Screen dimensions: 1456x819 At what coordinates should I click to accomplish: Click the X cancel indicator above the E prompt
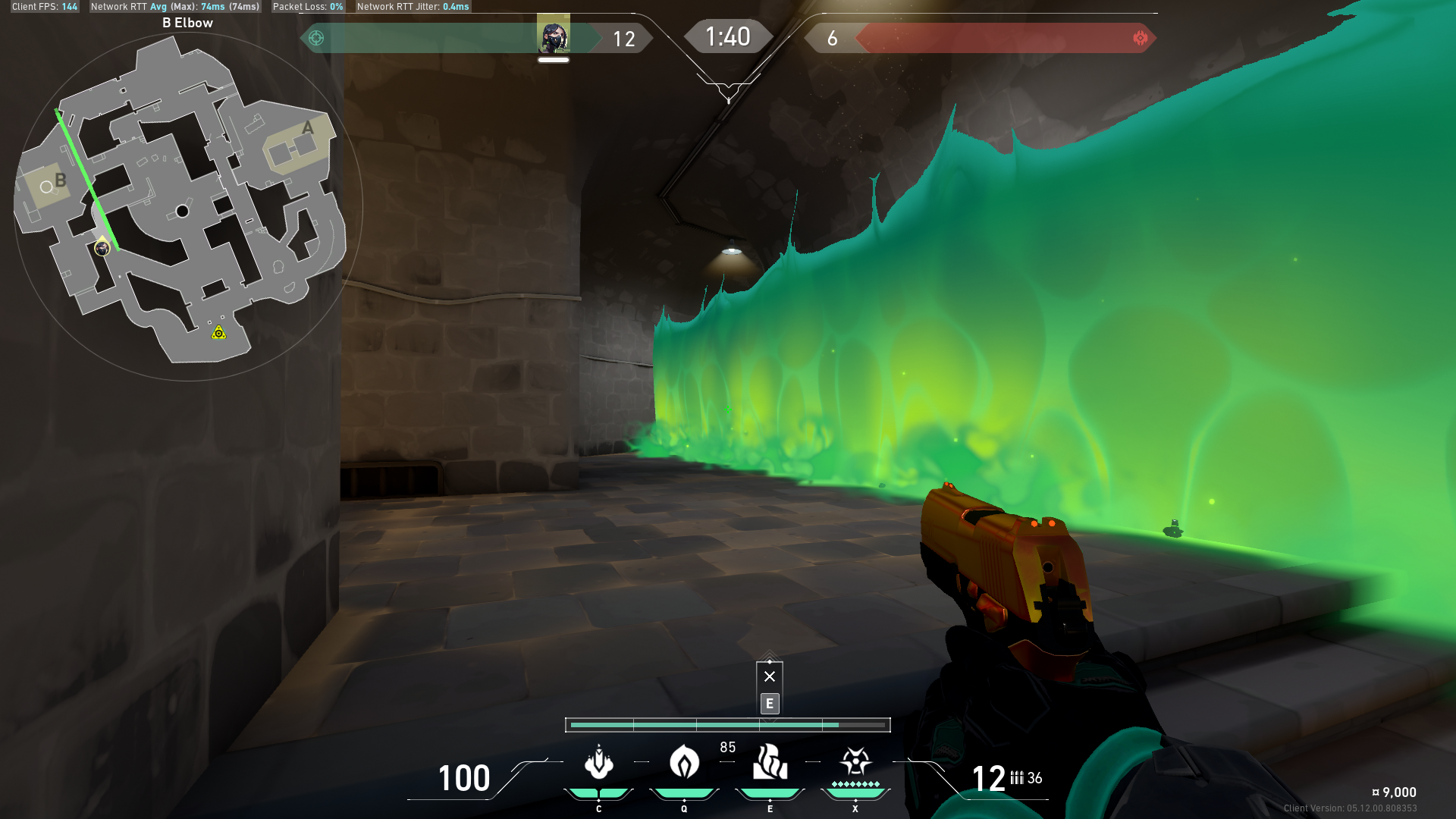pos(770,676)
